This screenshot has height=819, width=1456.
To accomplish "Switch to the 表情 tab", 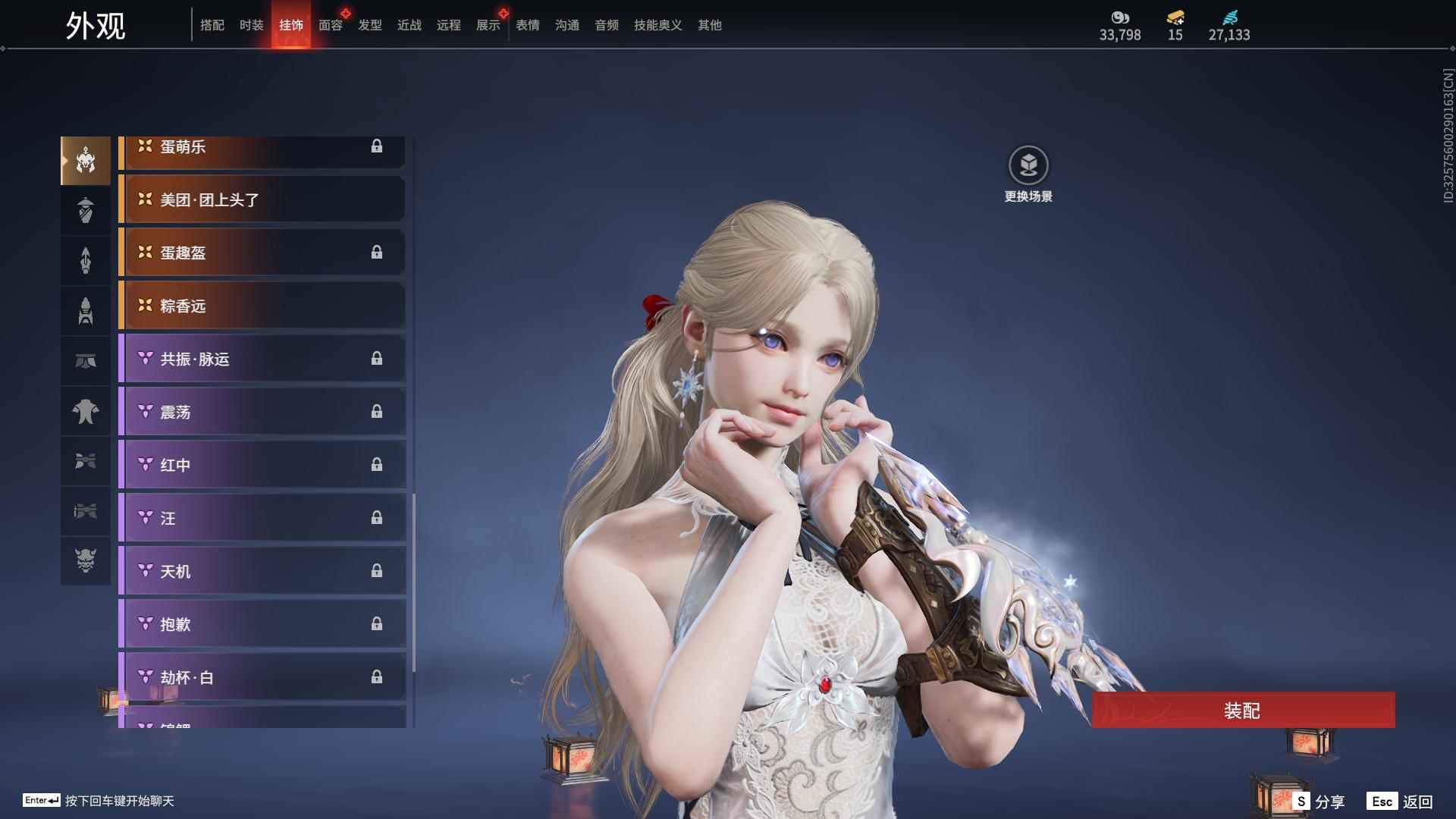I will (x=528, y=25).
